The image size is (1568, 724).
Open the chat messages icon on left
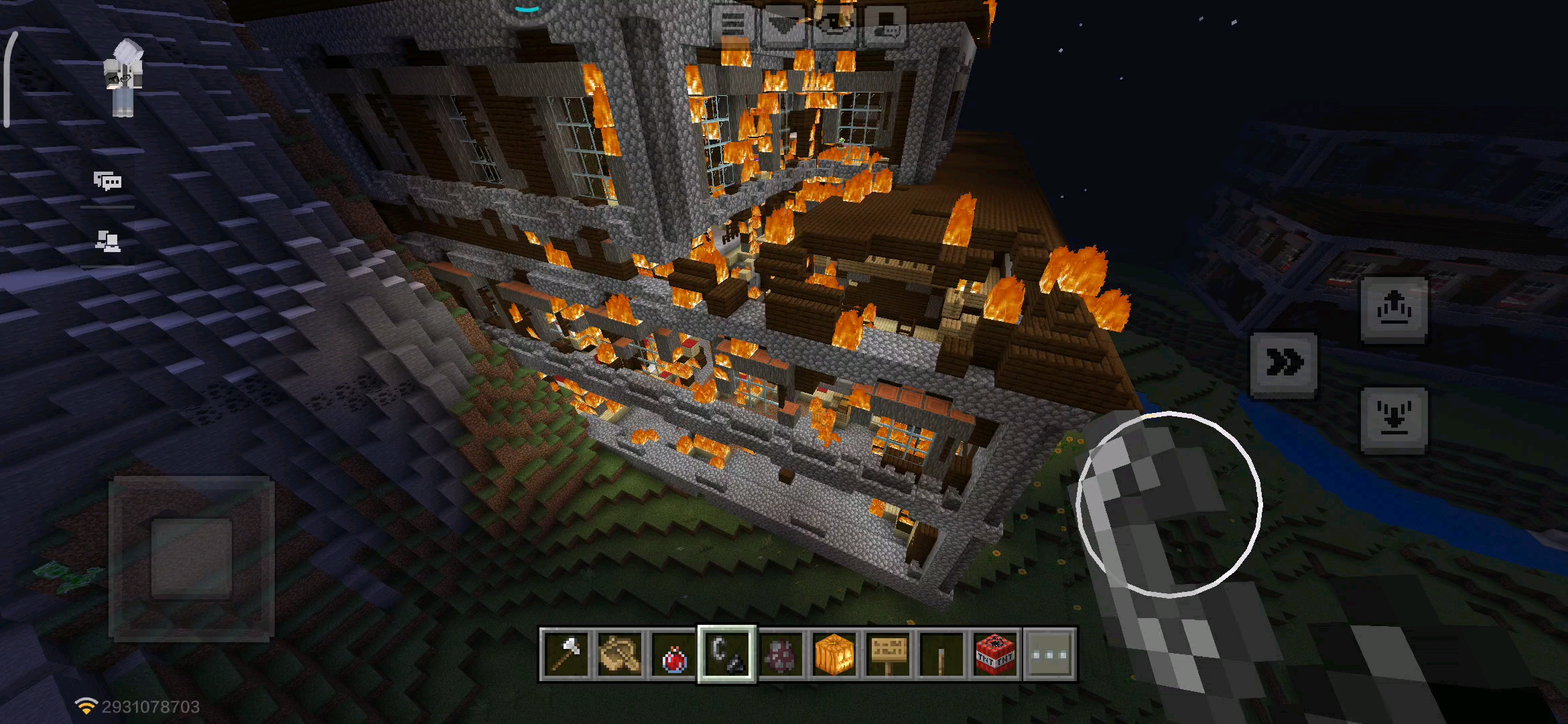(107, 181)
